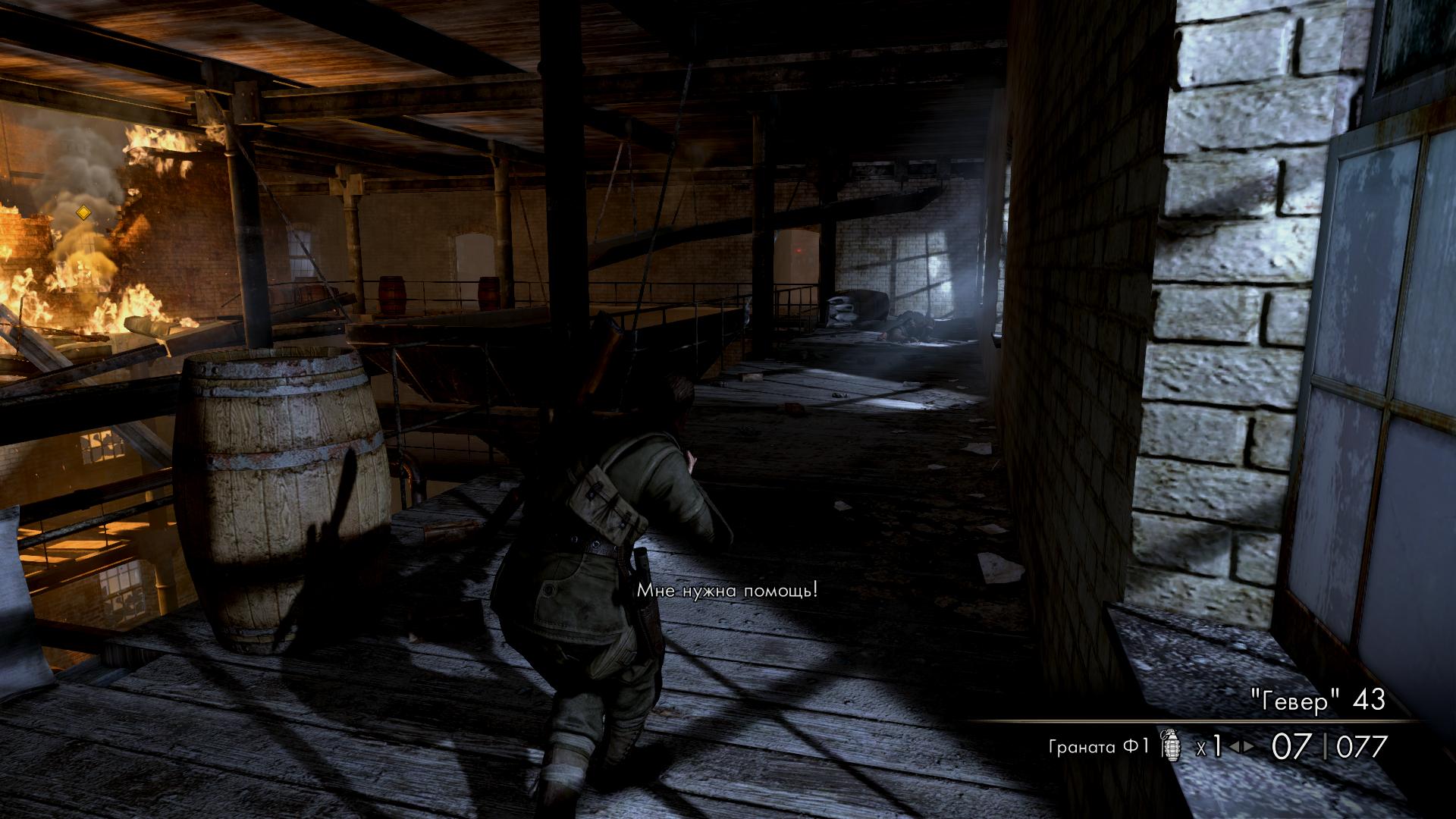Click the yellow diamond objective marker
The height and width of the screenshot is (819, 1456).
coord(83,213)
